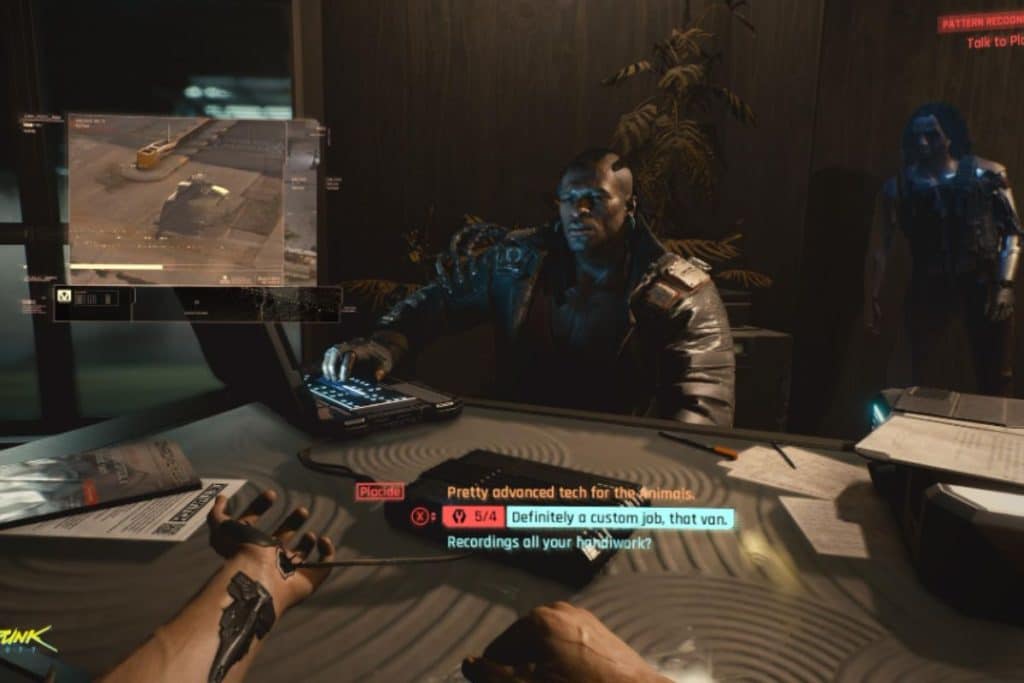
Task: Open the Pattern Recognition quest tracker
Action: (979, 23)
